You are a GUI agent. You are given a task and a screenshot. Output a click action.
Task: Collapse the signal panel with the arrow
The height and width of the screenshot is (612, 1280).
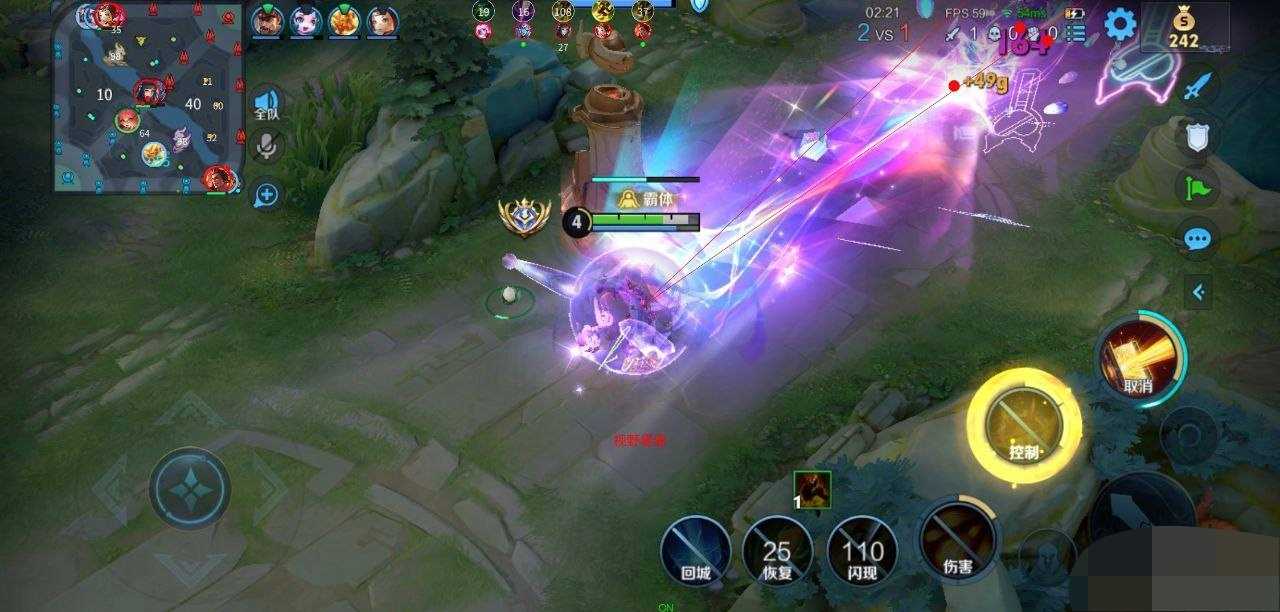click(x=1198, y=292)
